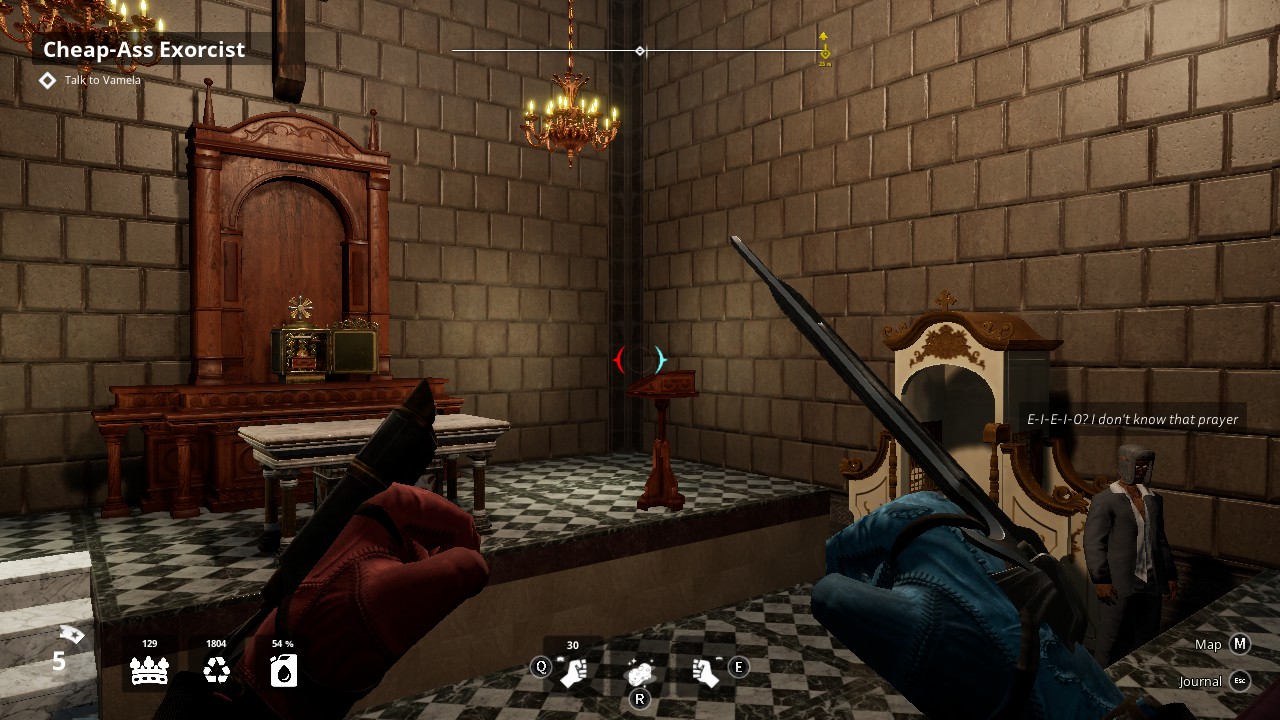This screenshot has width=1280, height=720.
Task: Activate the left fist ability icon
Action: [x=573, y=673]
